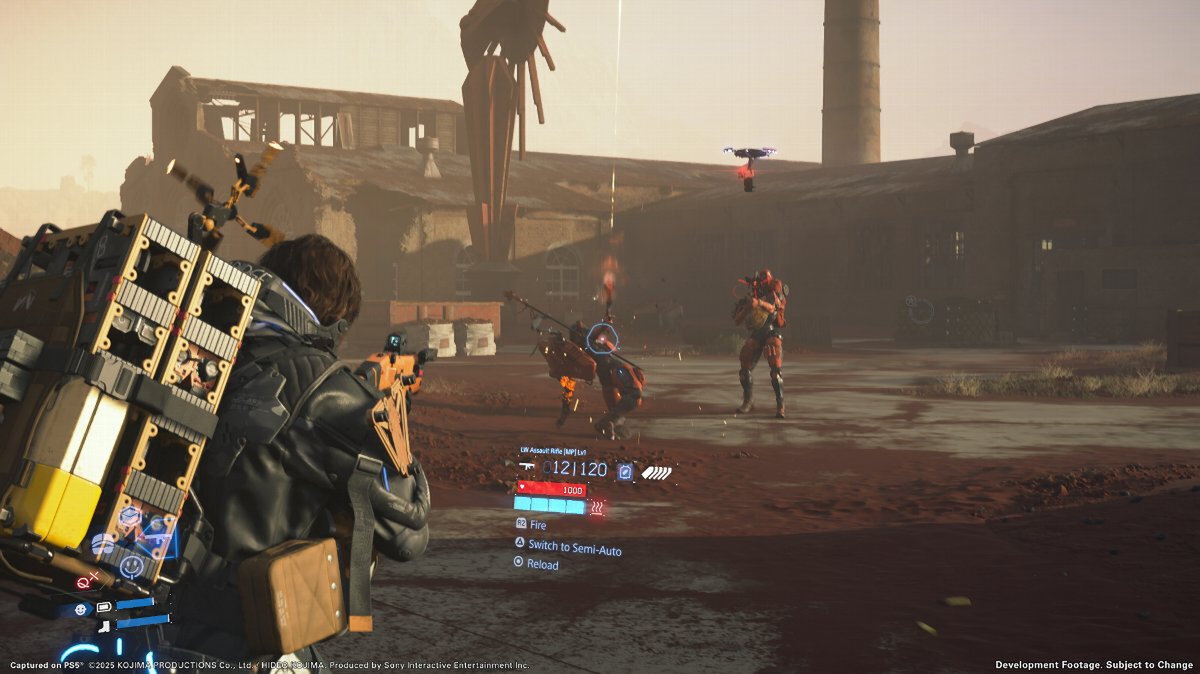Click the stacked discs cargo icon
The image size is (1200, 674).
tap(103, 543)
